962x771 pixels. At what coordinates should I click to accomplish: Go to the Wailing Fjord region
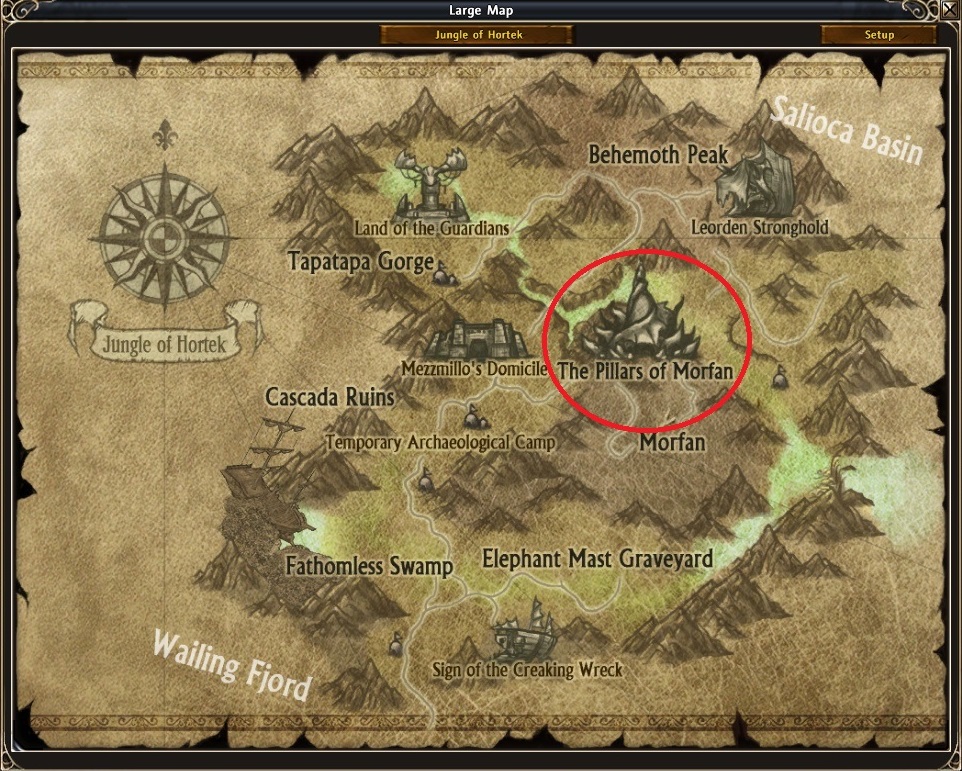pyautogui.click(x=231, y=664)
